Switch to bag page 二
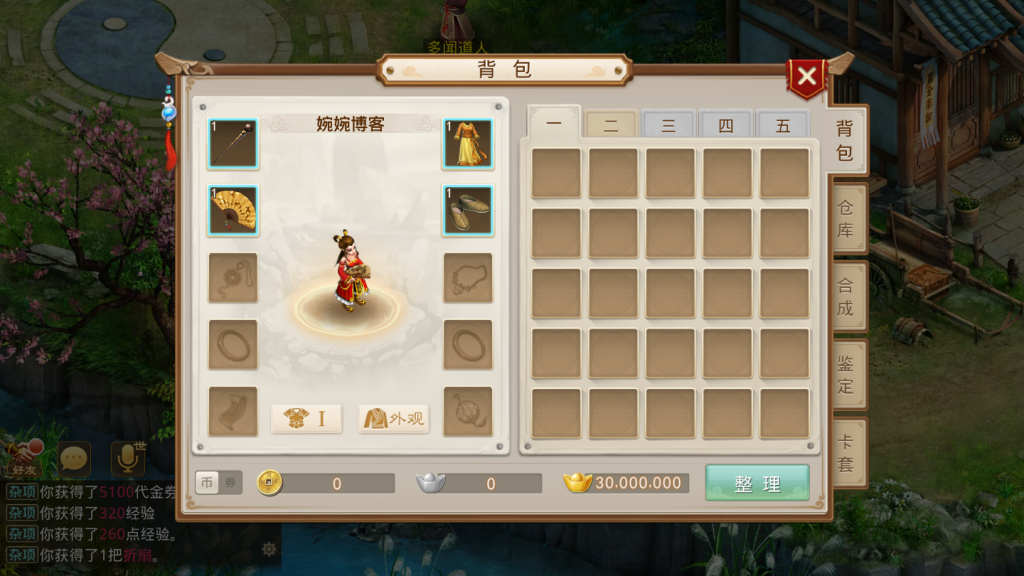The width and height of the screenshot is (1024, 576). point(611,126)
